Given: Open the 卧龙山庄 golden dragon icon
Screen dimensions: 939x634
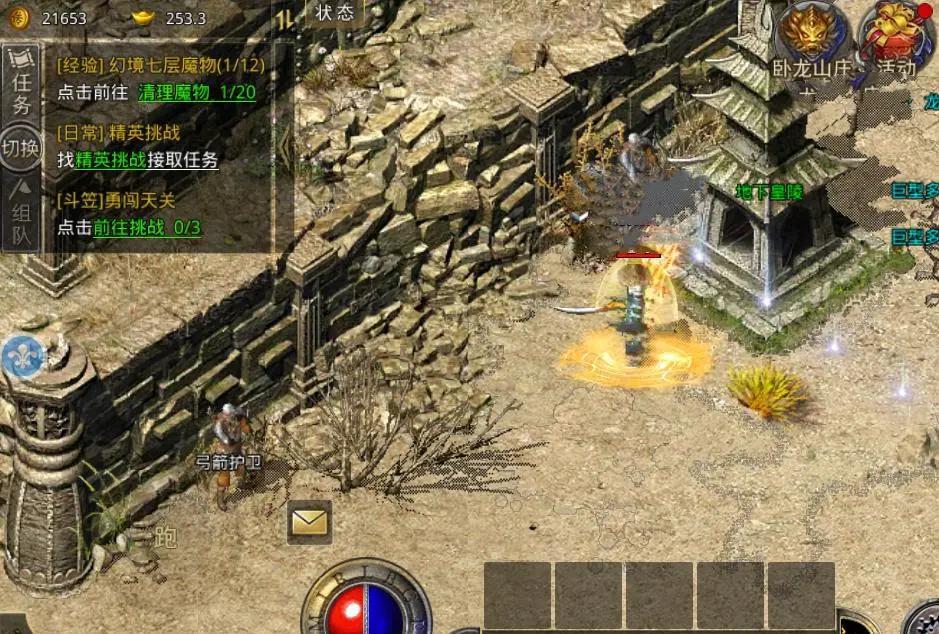Looking at the screenshot, I should [x=810, y=30].
